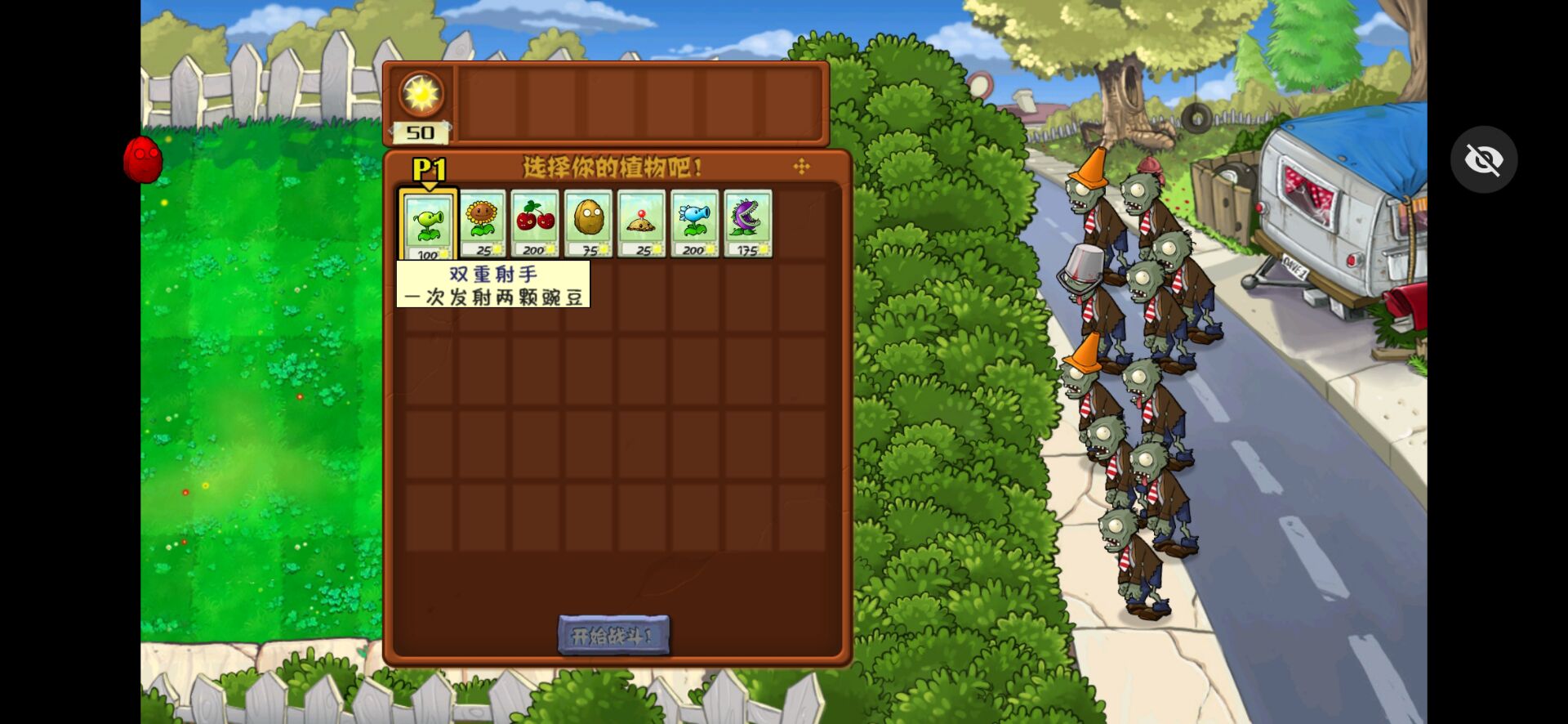The image size is (1568, 724).
Task: Select the Chomper seed packet
Action: pyautogui.click(x=747, y=224)
